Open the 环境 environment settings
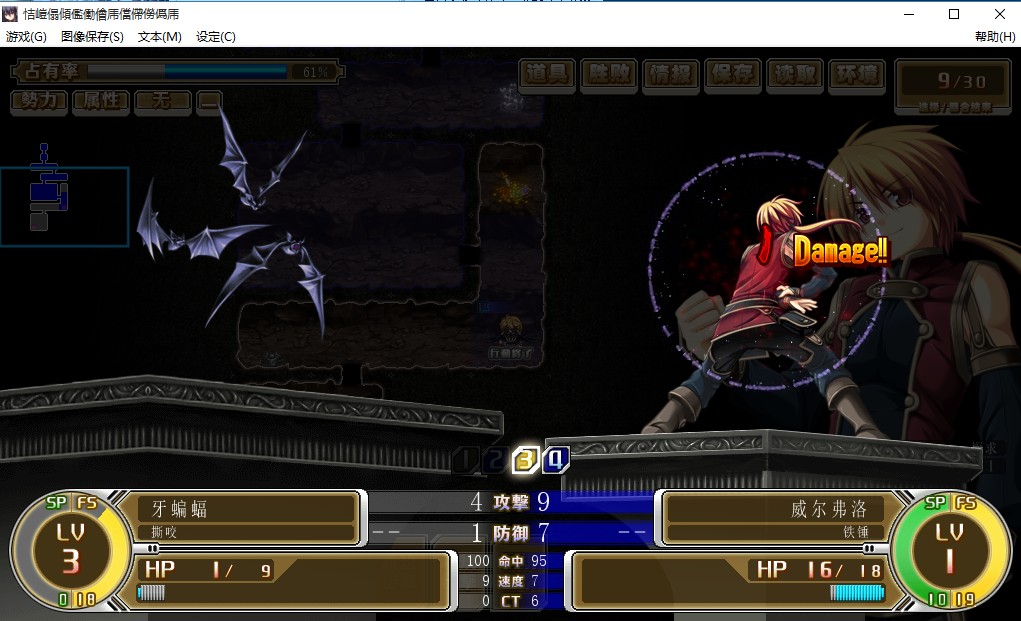This screenshot has height=621, width=1021. coord(858,74)
